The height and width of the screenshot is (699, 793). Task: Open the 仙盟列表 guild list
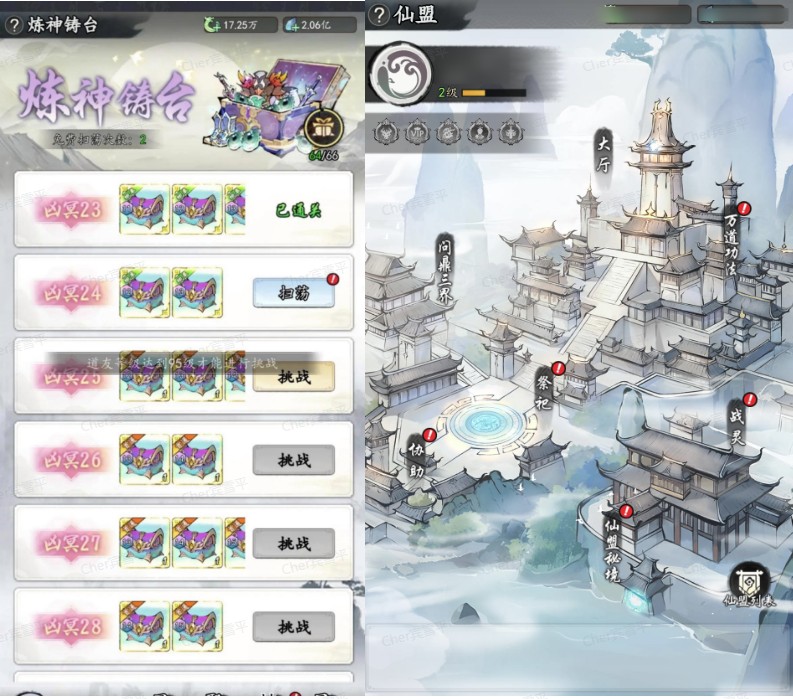pyautogui.click(x=749, y=586)
